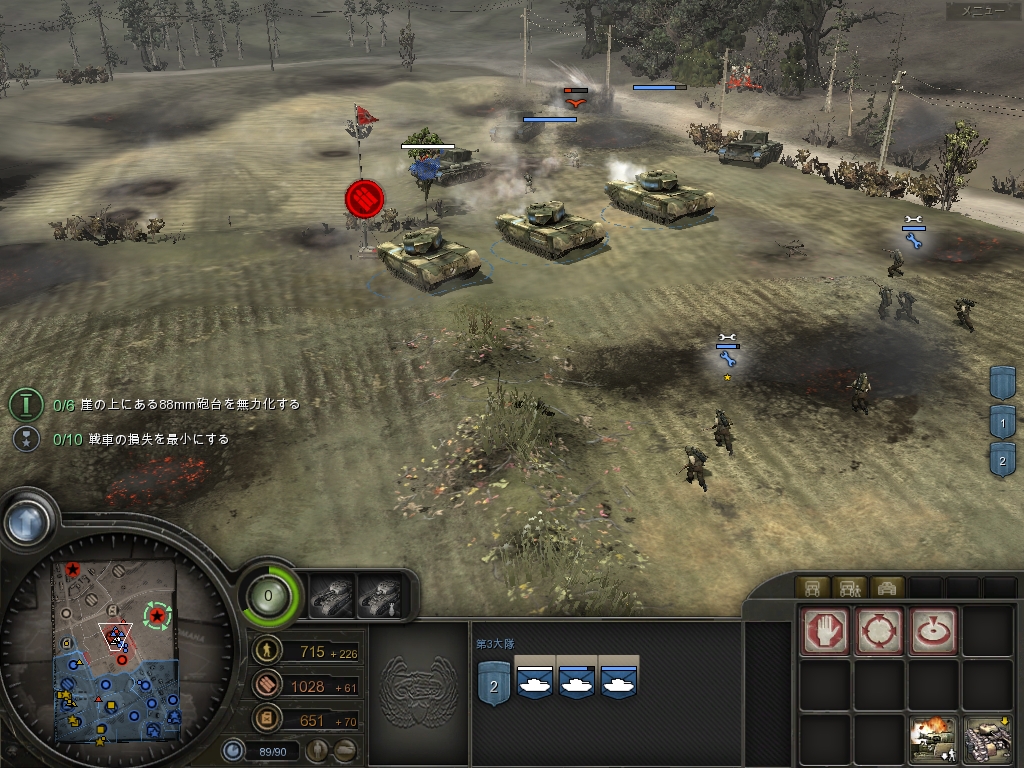Click the tank button beside the 89/90 counter

pyautogui.click(x=345, y=748)
